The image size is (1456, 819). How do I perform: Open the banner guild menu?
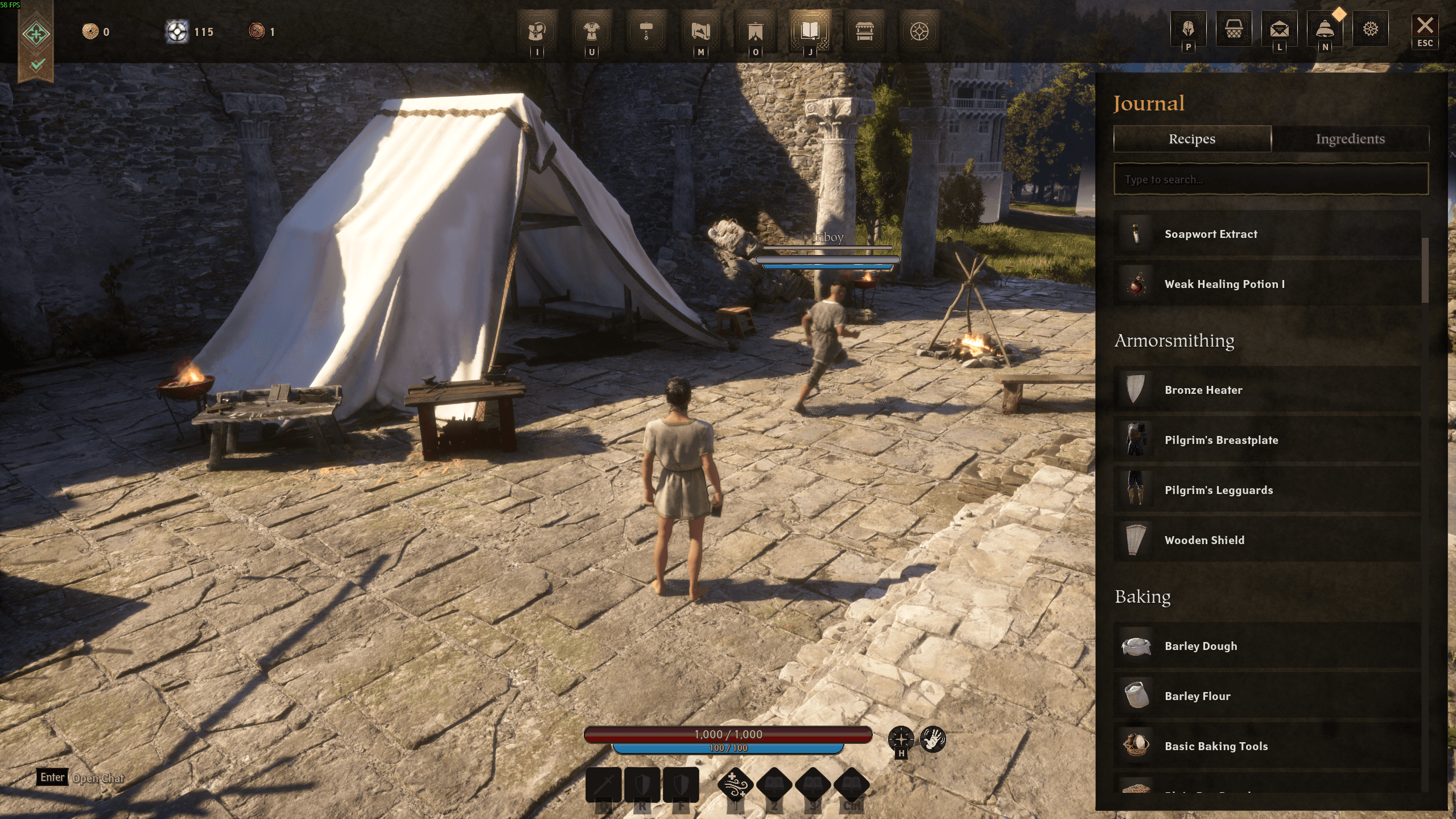point(755,31)
